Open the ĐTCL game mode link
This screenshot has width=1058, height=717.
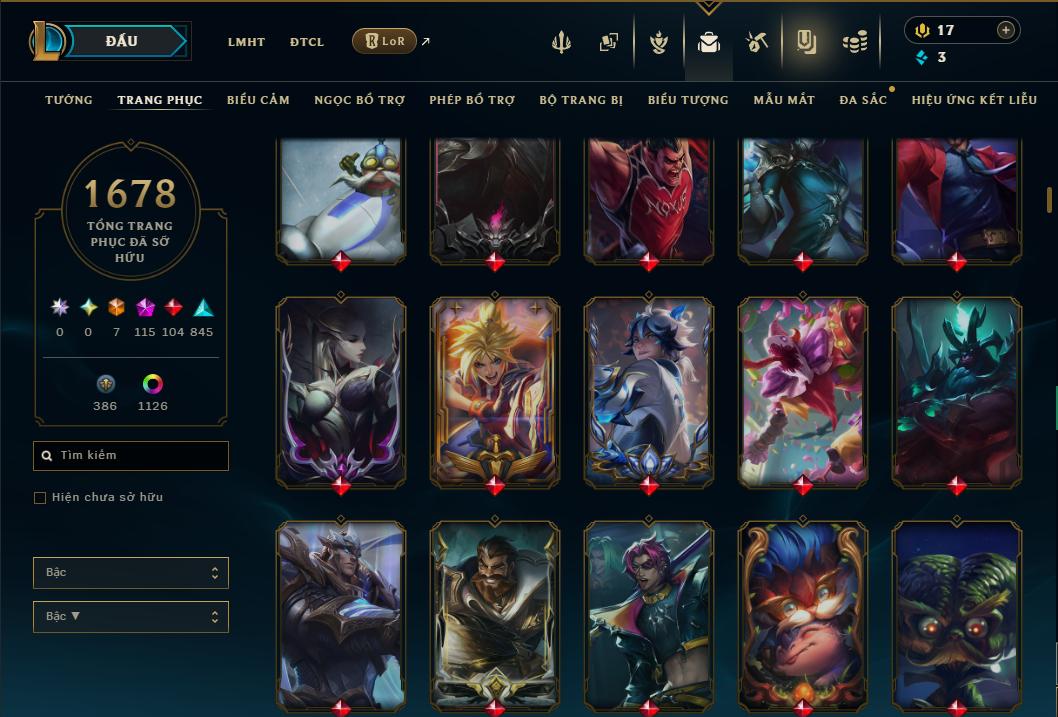point(306,42)
